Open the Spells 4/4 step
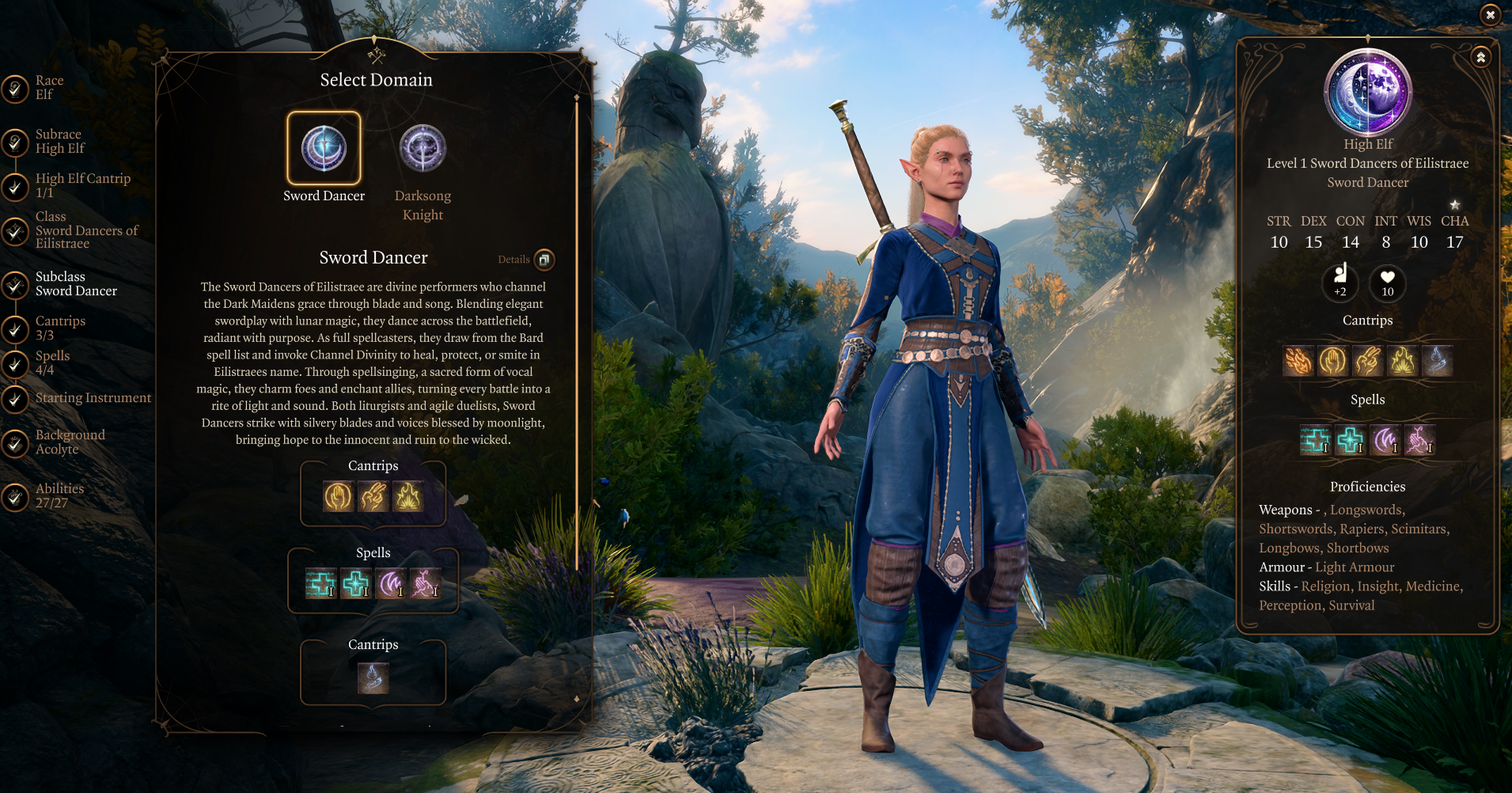1512x793 pixels. [x=52, y=362]
